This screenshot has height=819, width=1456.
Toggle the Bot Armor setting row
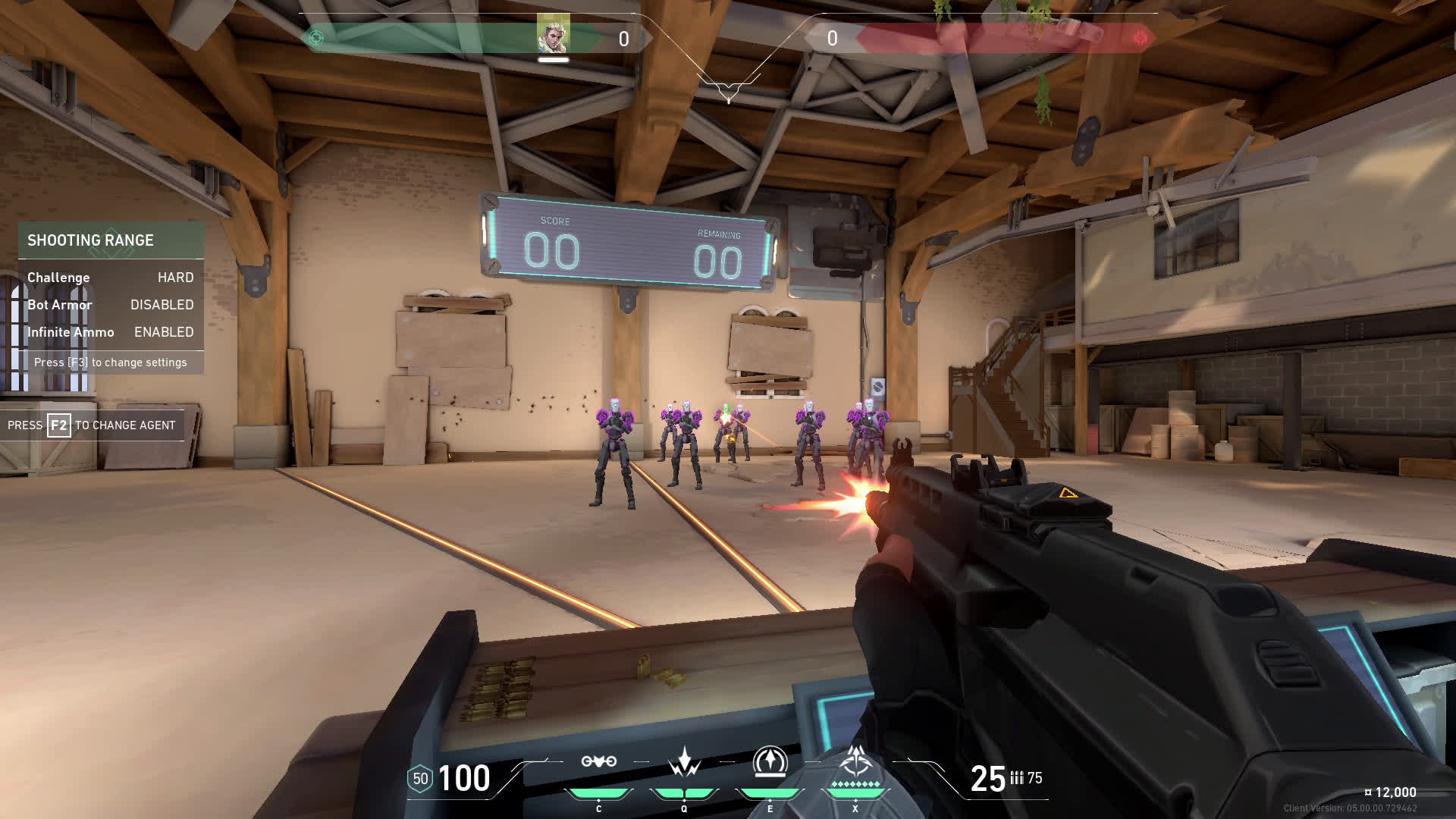111,305
